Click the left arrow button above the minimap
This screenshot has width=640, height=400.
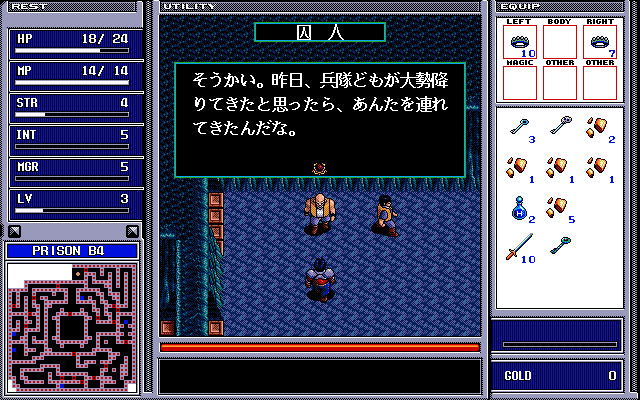click(x=12, y=231)
